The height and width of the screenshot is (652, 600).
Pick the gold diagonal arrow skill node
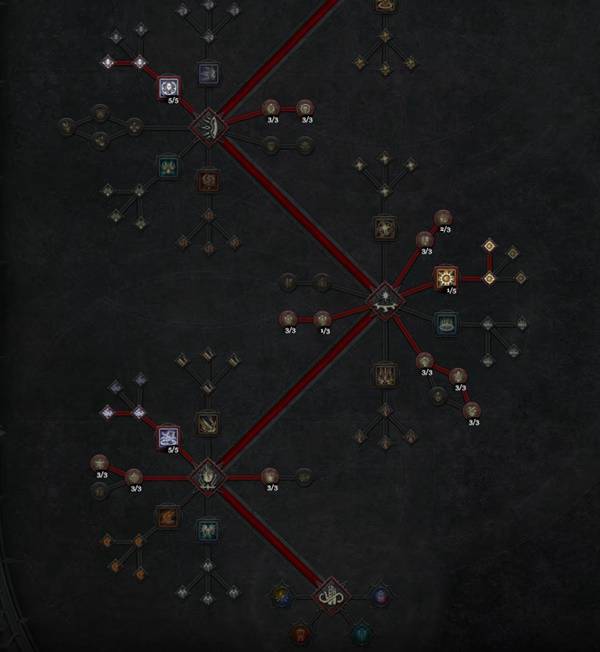(207, 423)
